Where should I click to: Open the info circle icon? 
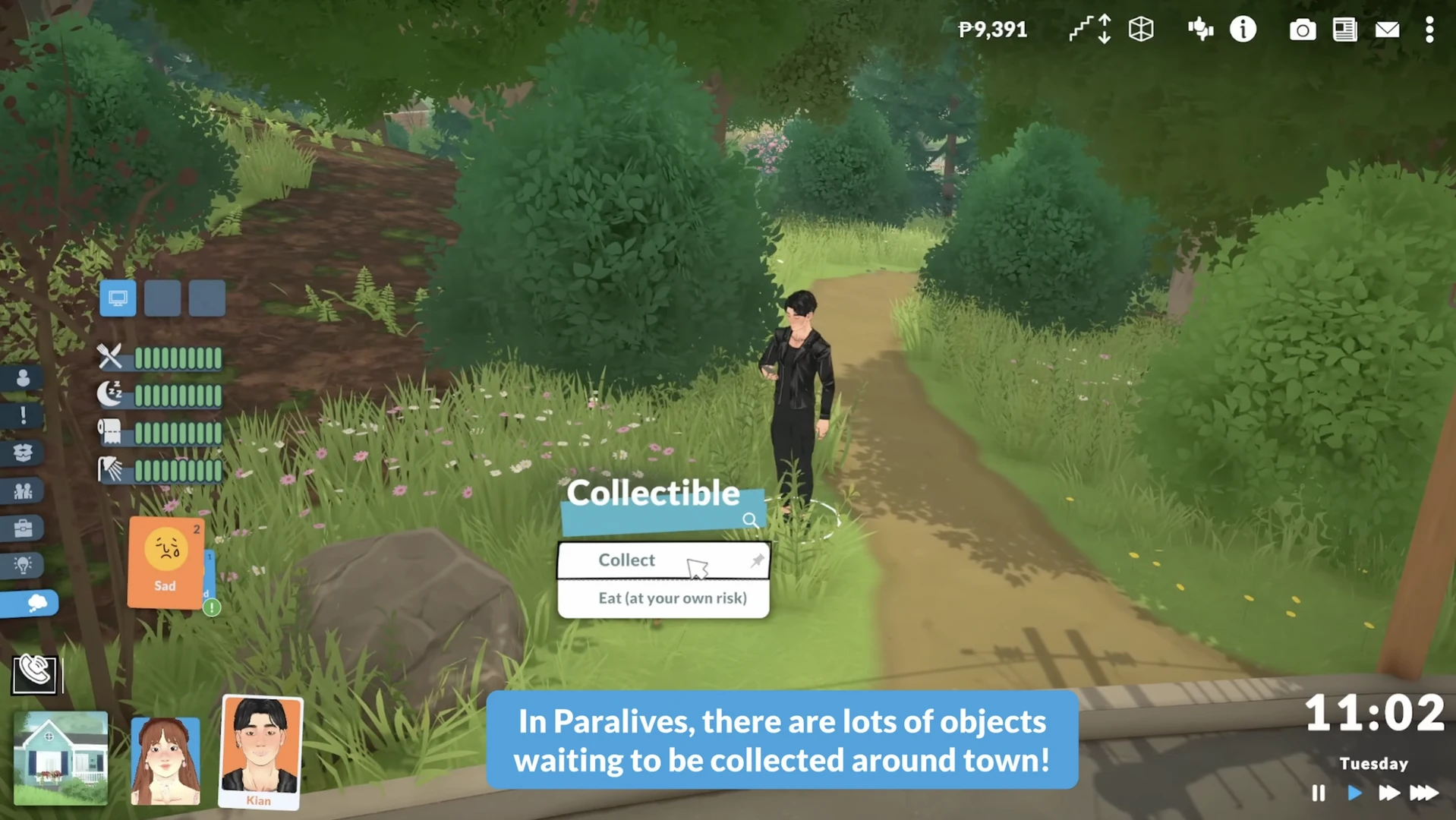click(x=1243, y=30)
